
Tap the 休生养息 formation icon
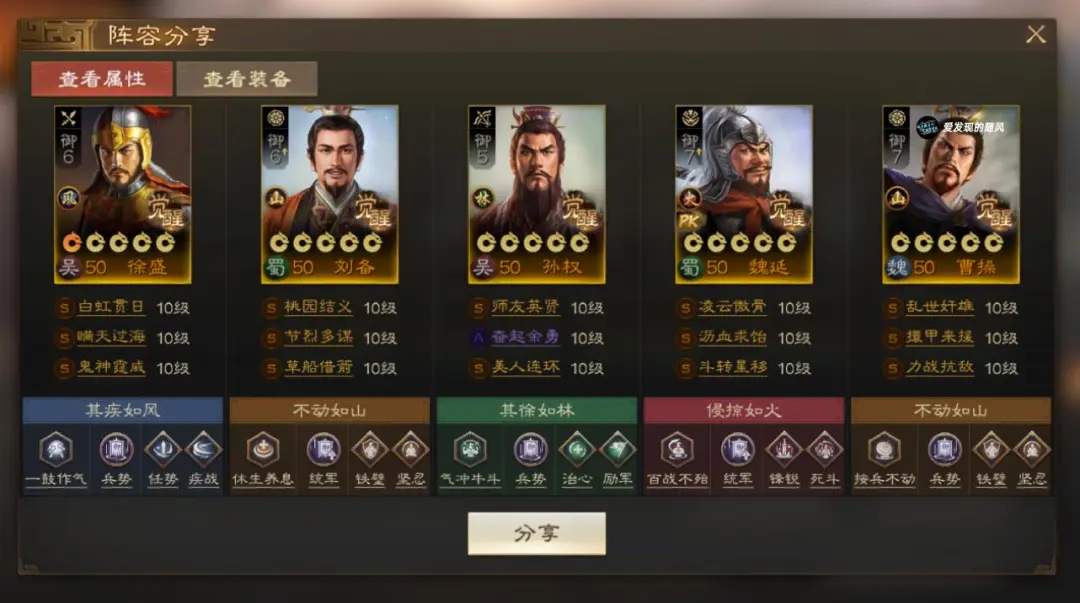point(263,450)
